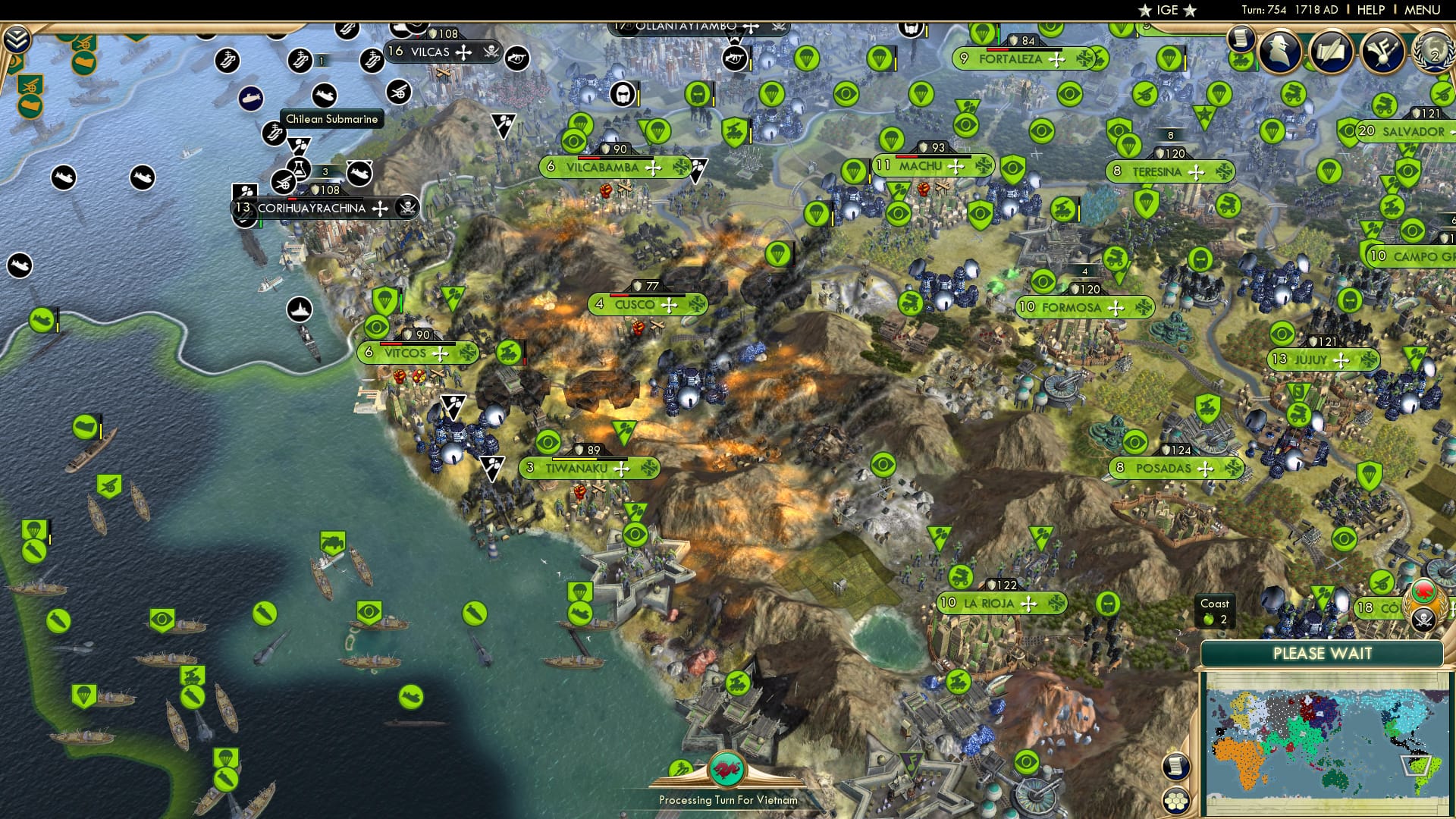Click the religion cross icon on Cusco's banner

click(x=668, y=305)
